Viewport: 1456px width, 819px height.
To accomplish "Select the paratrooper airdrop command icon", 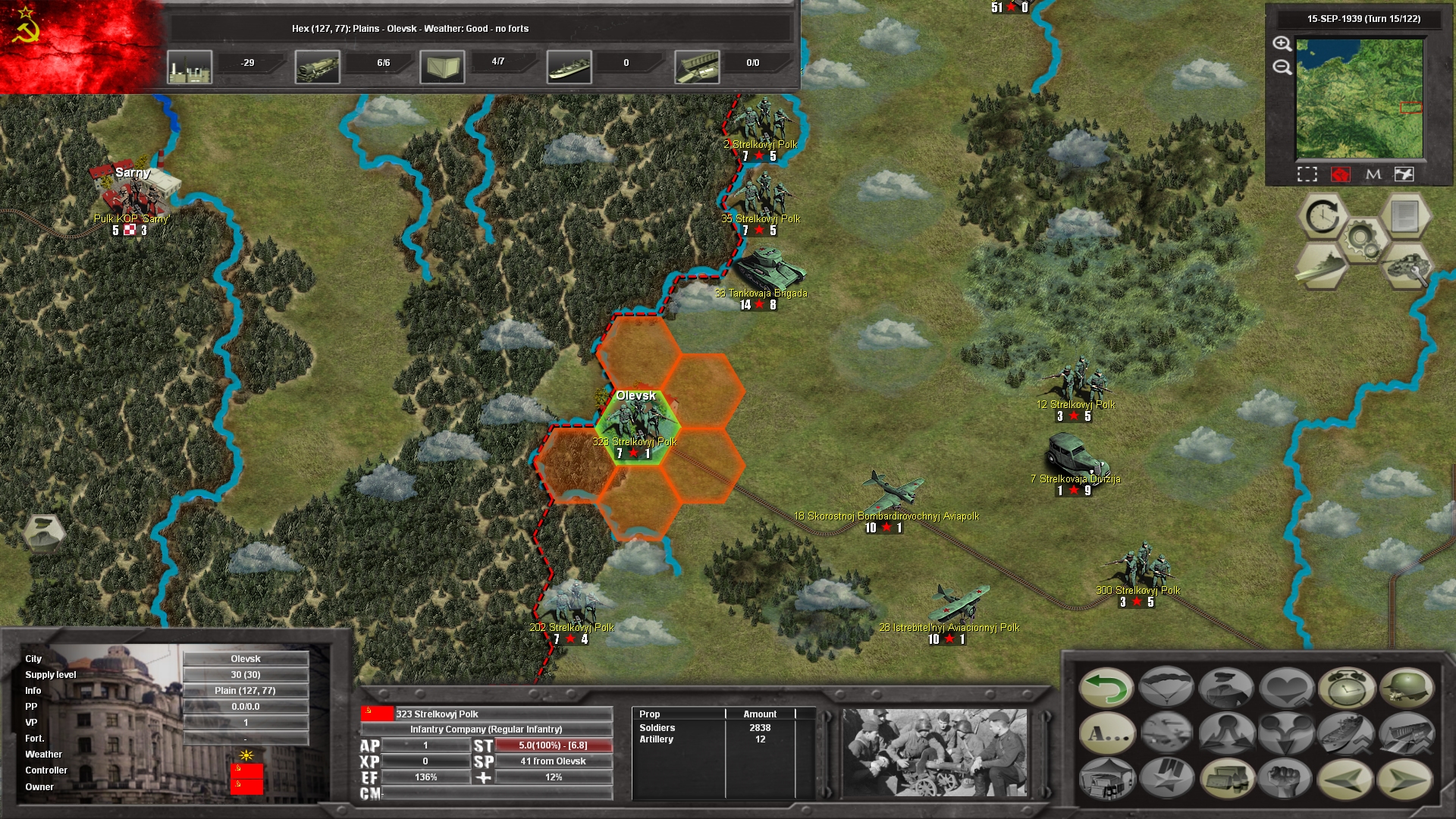I will (x=1166, y=688).
